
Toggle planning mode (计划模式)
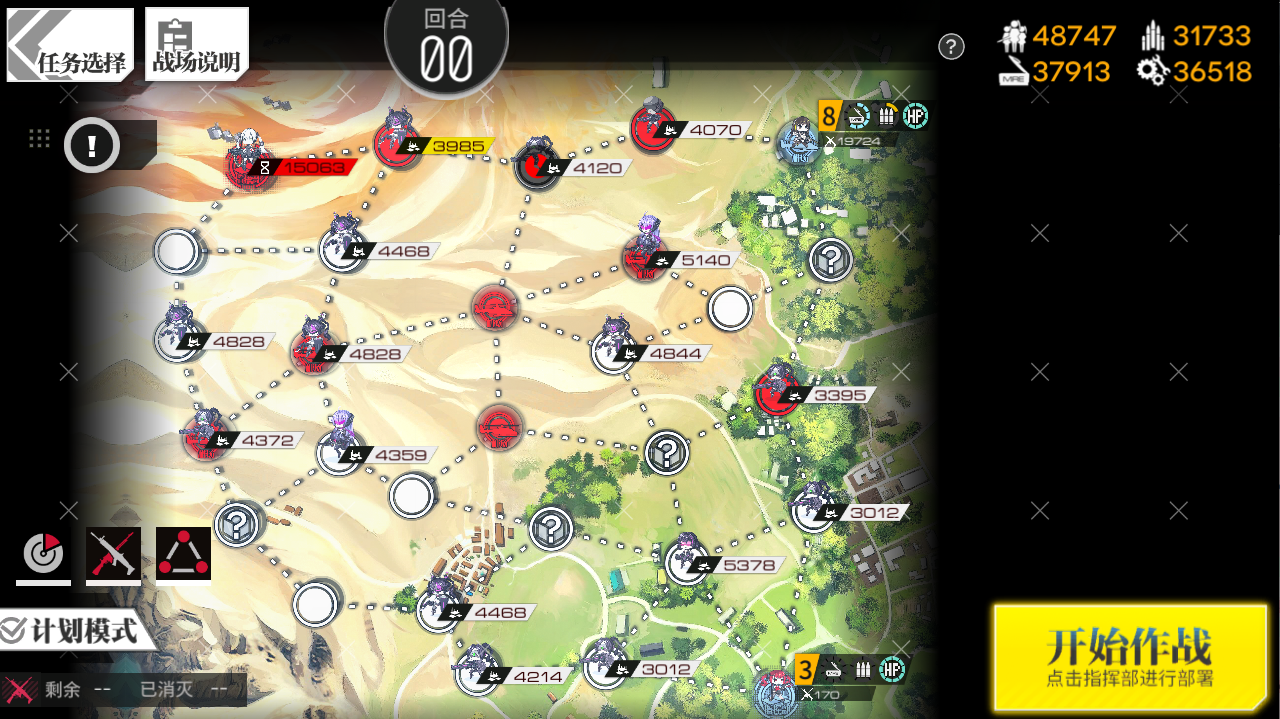tap(72, 631)
